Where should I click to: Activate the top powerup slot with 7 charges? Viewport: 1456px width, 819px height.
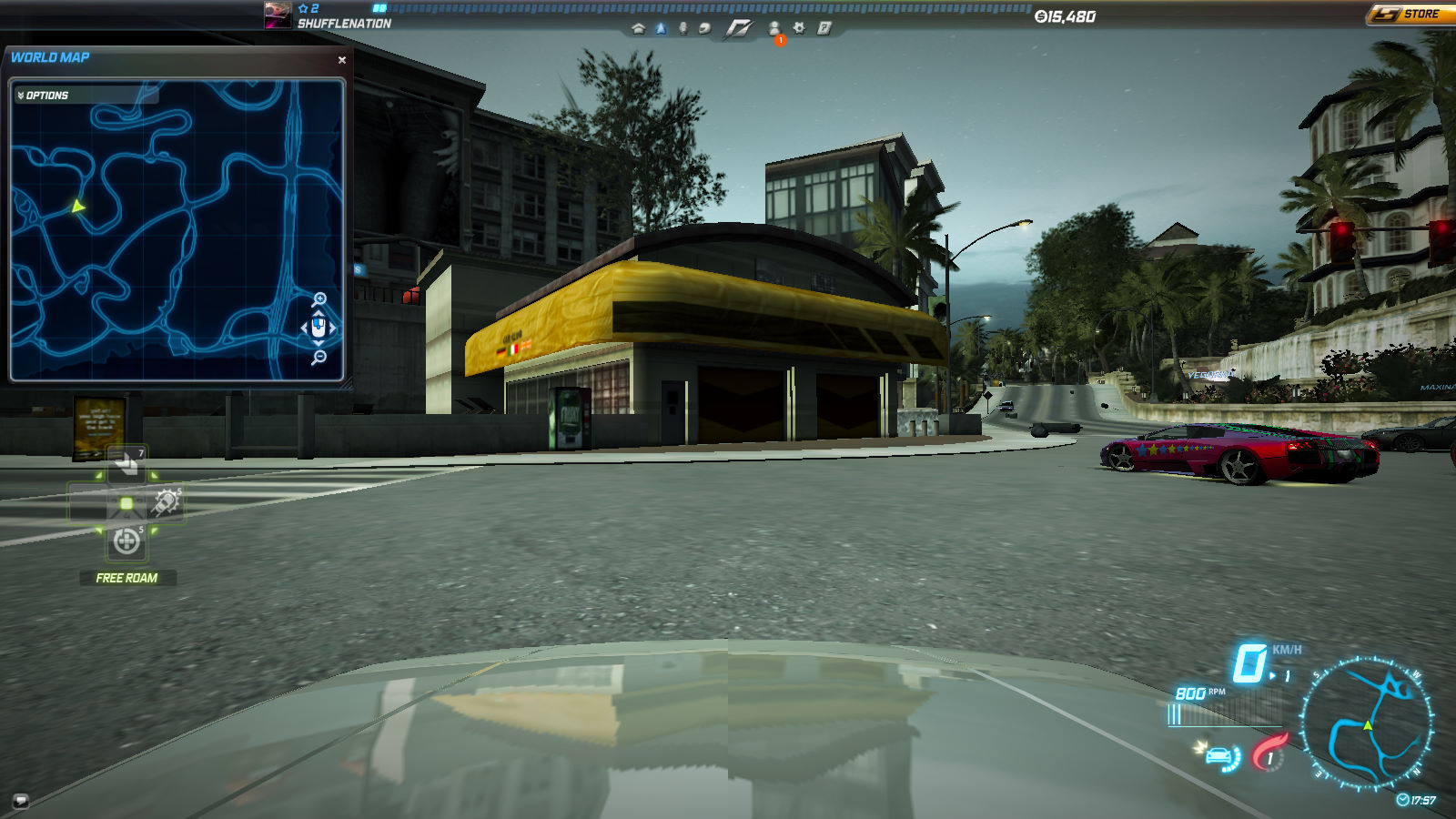126,465
